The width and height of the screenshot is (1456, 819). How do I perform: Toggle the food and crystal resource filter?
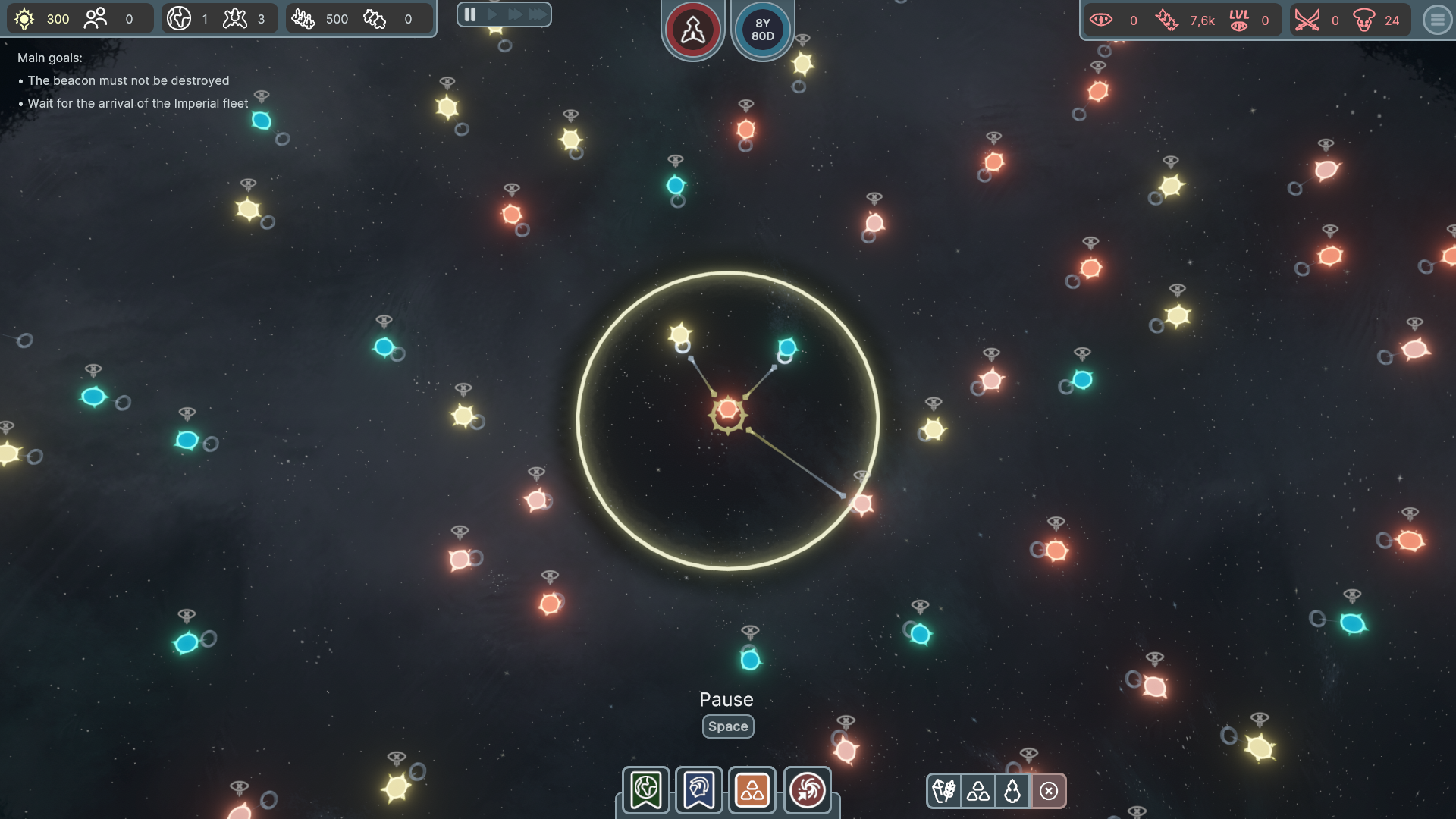pyautogui.click(x=944, y=791)
